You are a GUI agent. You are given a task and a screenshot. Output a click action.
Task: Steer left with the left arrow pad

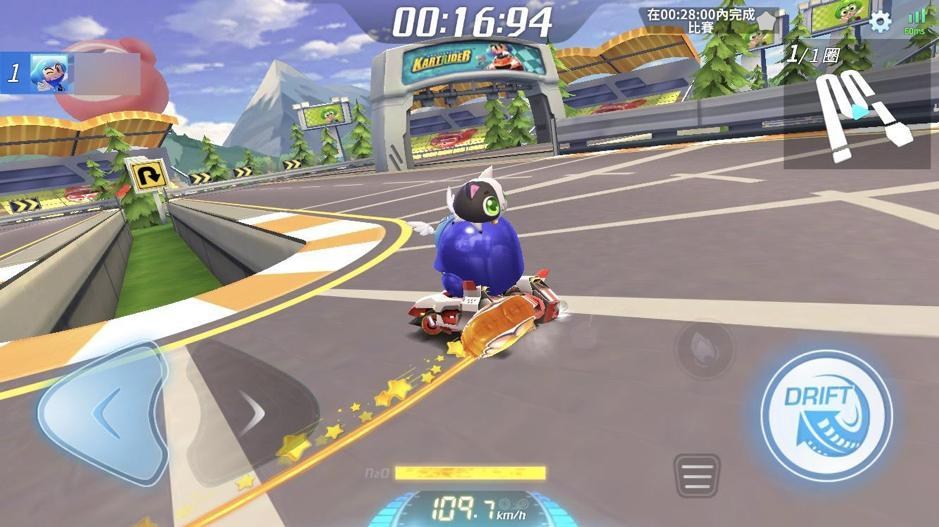point(103,410)
